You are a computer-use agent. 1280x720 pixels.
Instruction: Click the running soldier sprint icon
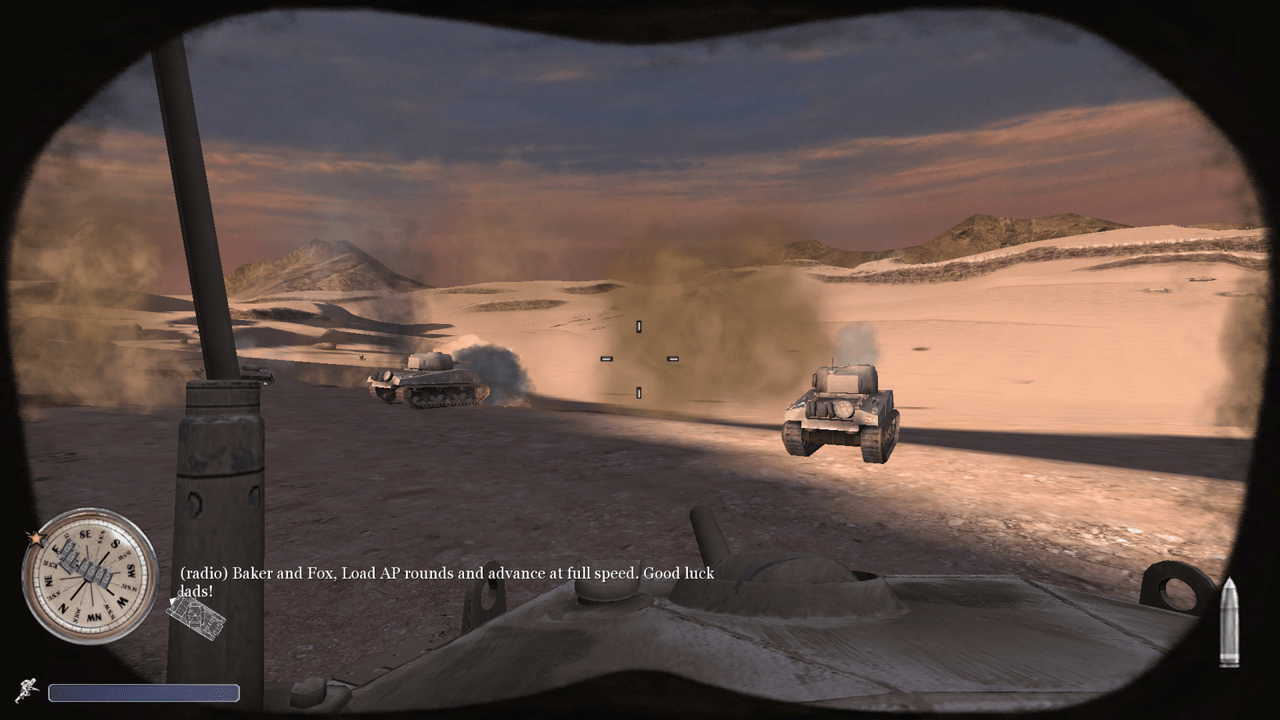coord(27,690)
